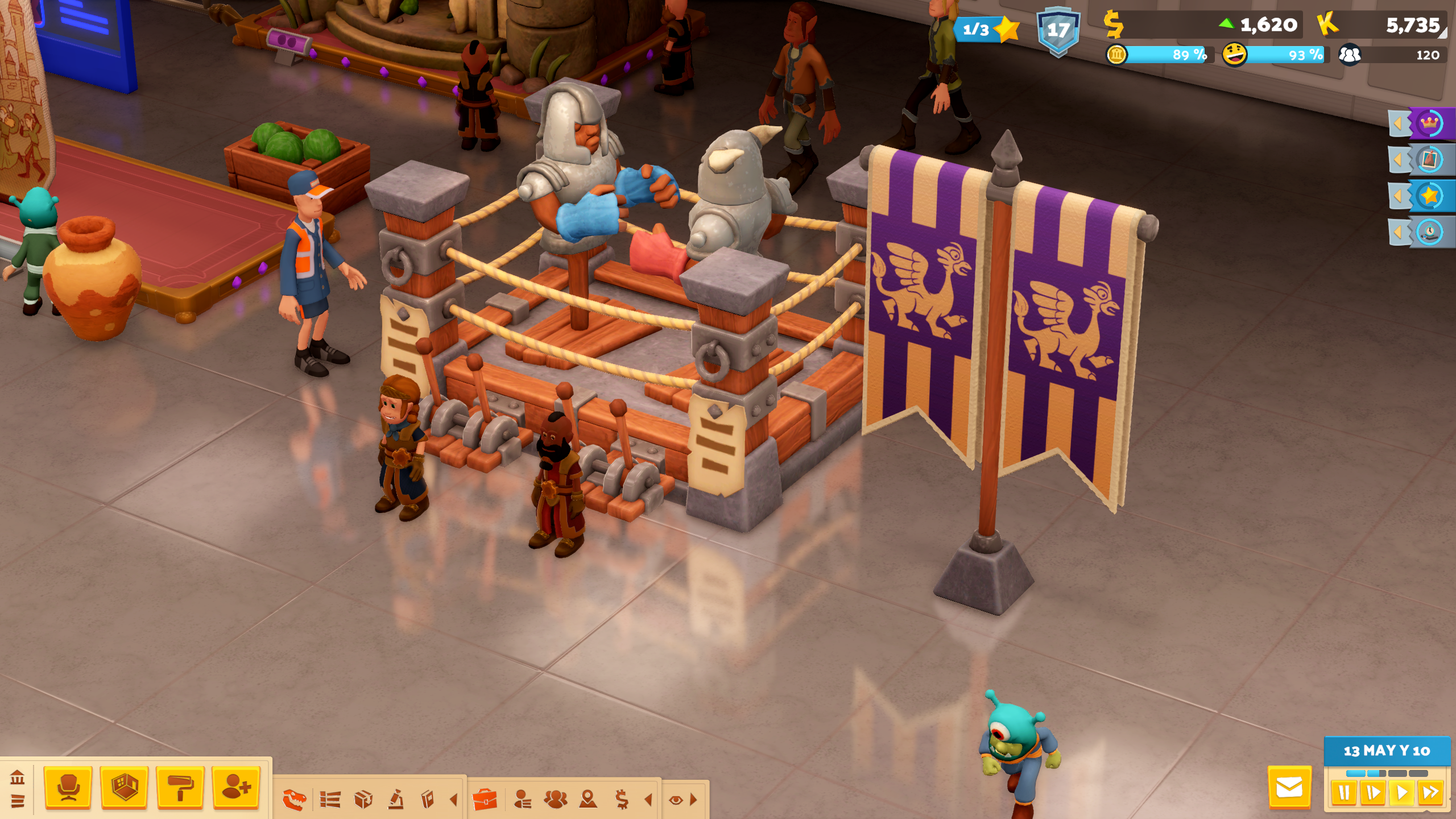The width and height of the screenshot is (1456, 819).
Task: Open the orange briefcase menu
Action: point(485,800)
